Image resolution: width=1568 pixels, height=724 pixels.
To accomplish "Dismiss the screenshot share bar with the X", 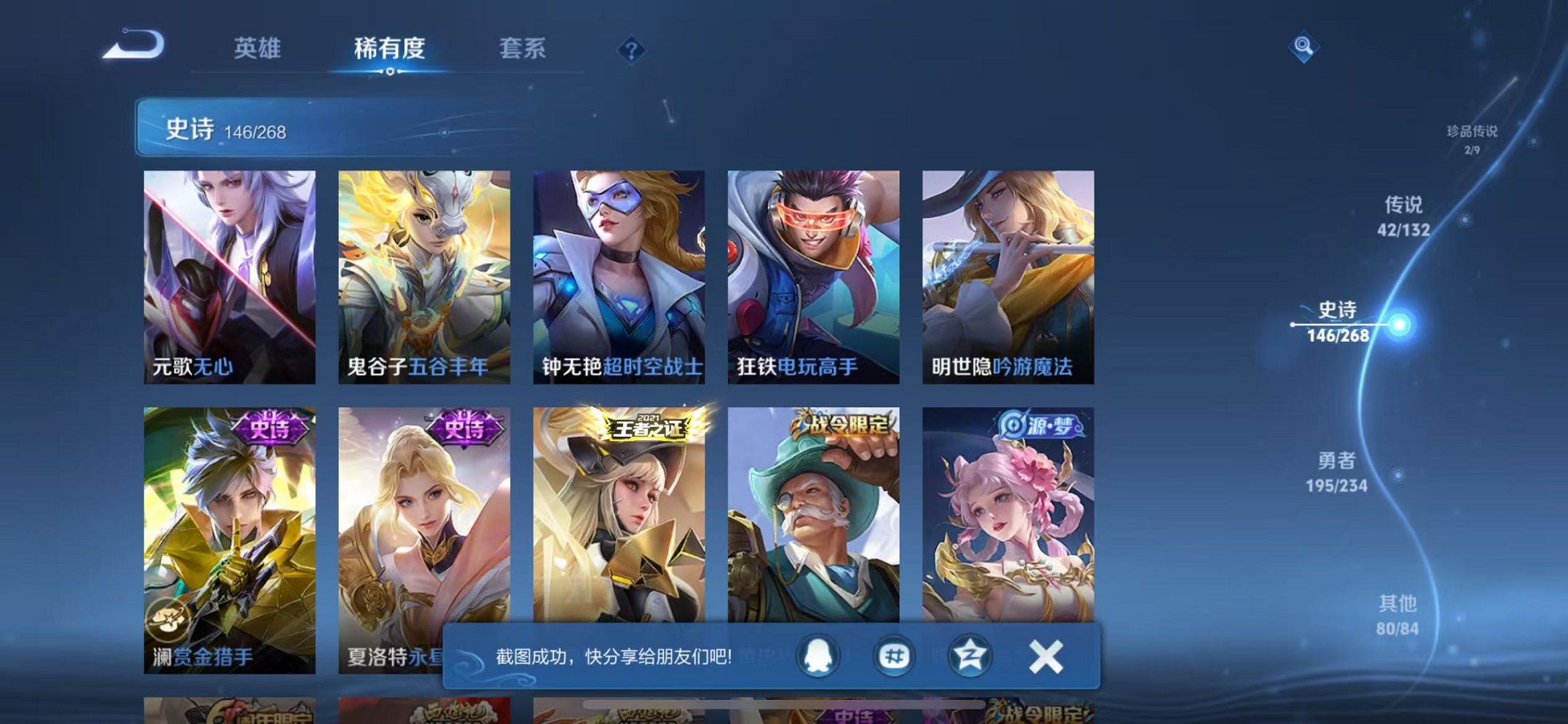I will click(x=1045, y=654).
